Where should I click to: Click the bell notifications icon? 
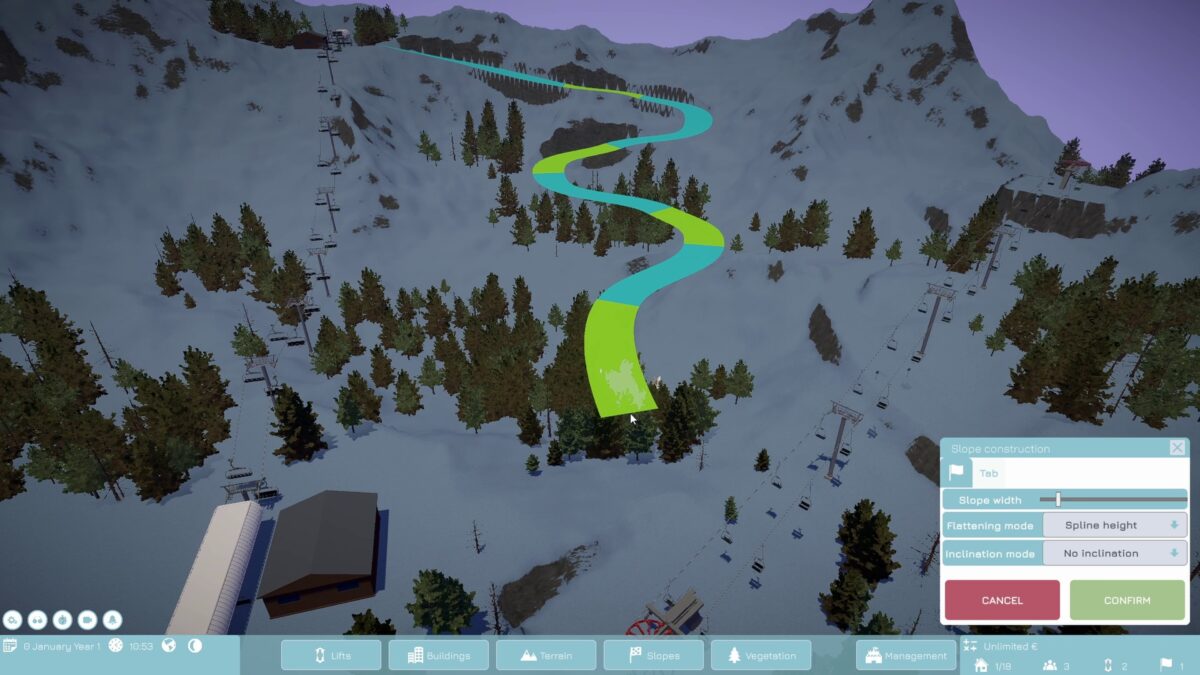pos(112,620)
